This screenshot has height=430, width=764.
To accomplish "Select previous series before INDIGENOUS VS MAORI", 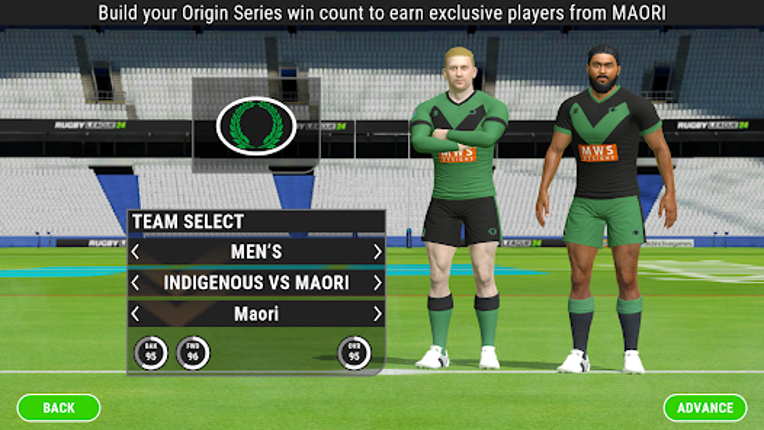I will pos(136,283).
